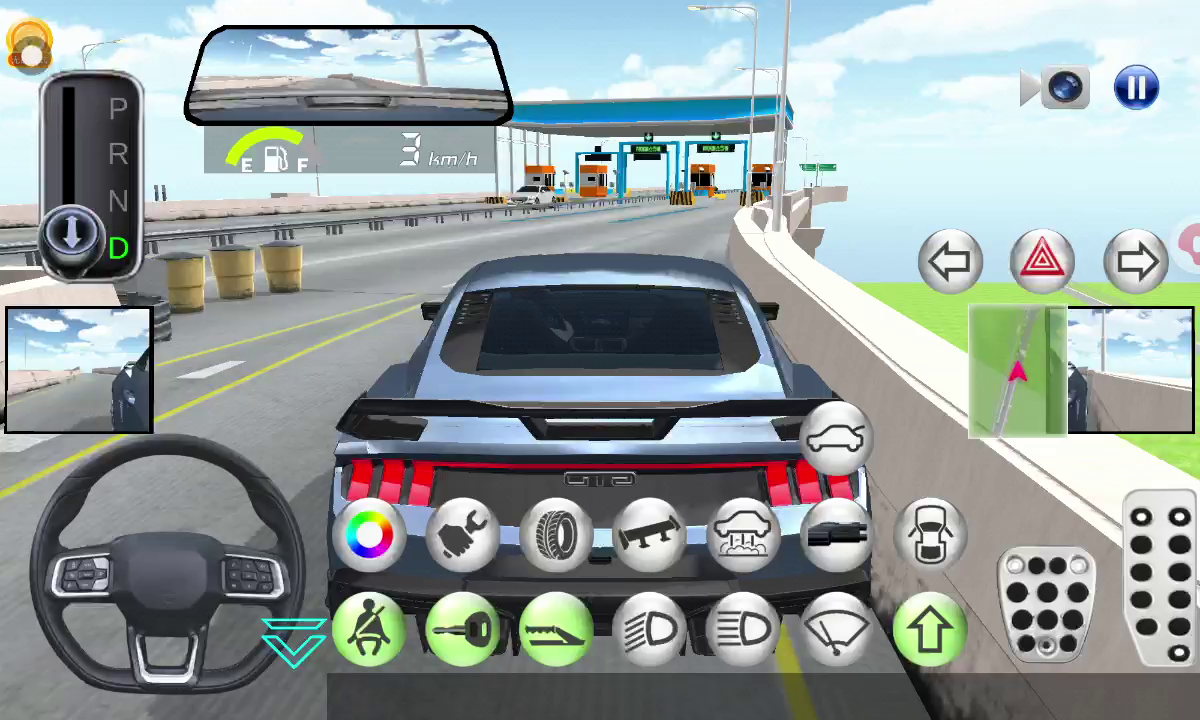Toggle the car doors button
The height and width of the screenshot is (720, 1200).
pos(929,532)
